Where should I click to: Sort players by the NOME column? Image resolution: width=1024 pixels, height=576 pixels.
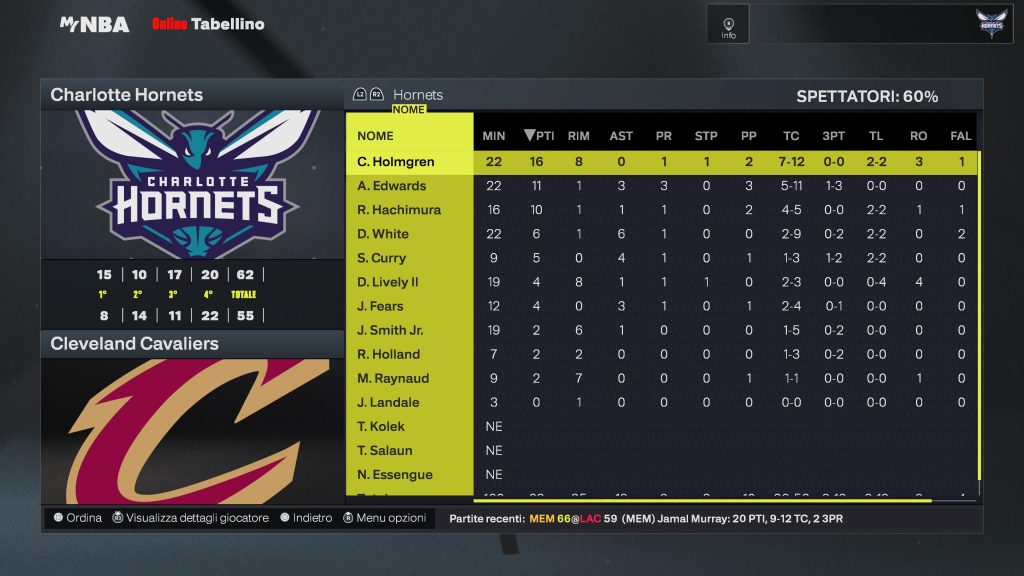point(376,136)
